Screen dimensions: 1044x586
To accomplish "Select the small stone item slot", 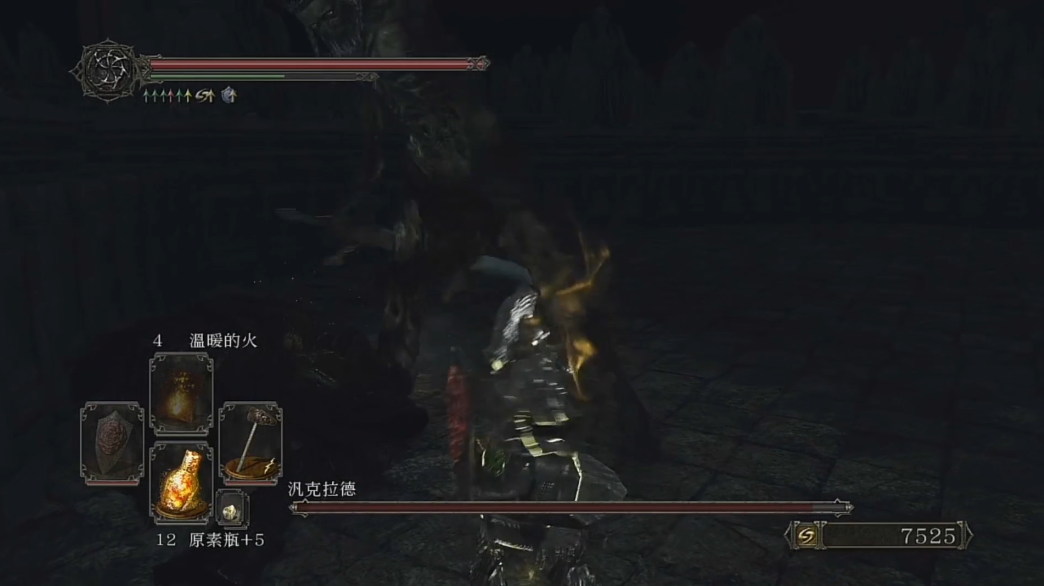I will (230, 509).
